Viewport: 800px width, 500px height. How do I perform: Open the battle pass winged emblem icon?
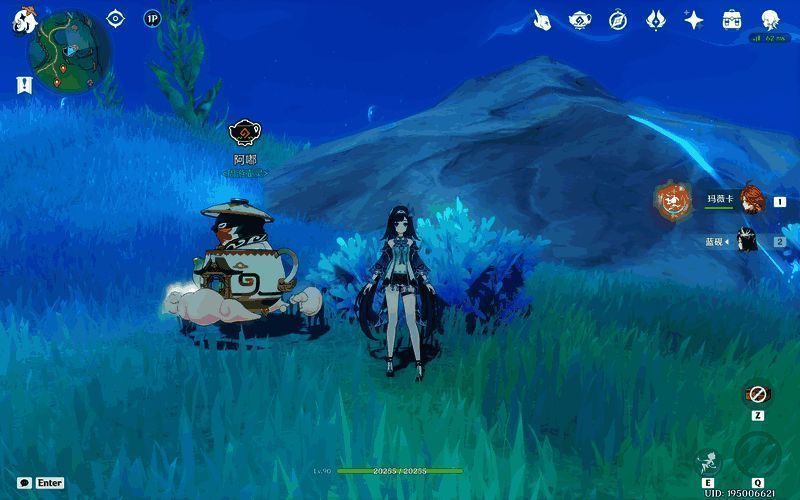pyautogui.click(x=656, y=20)
